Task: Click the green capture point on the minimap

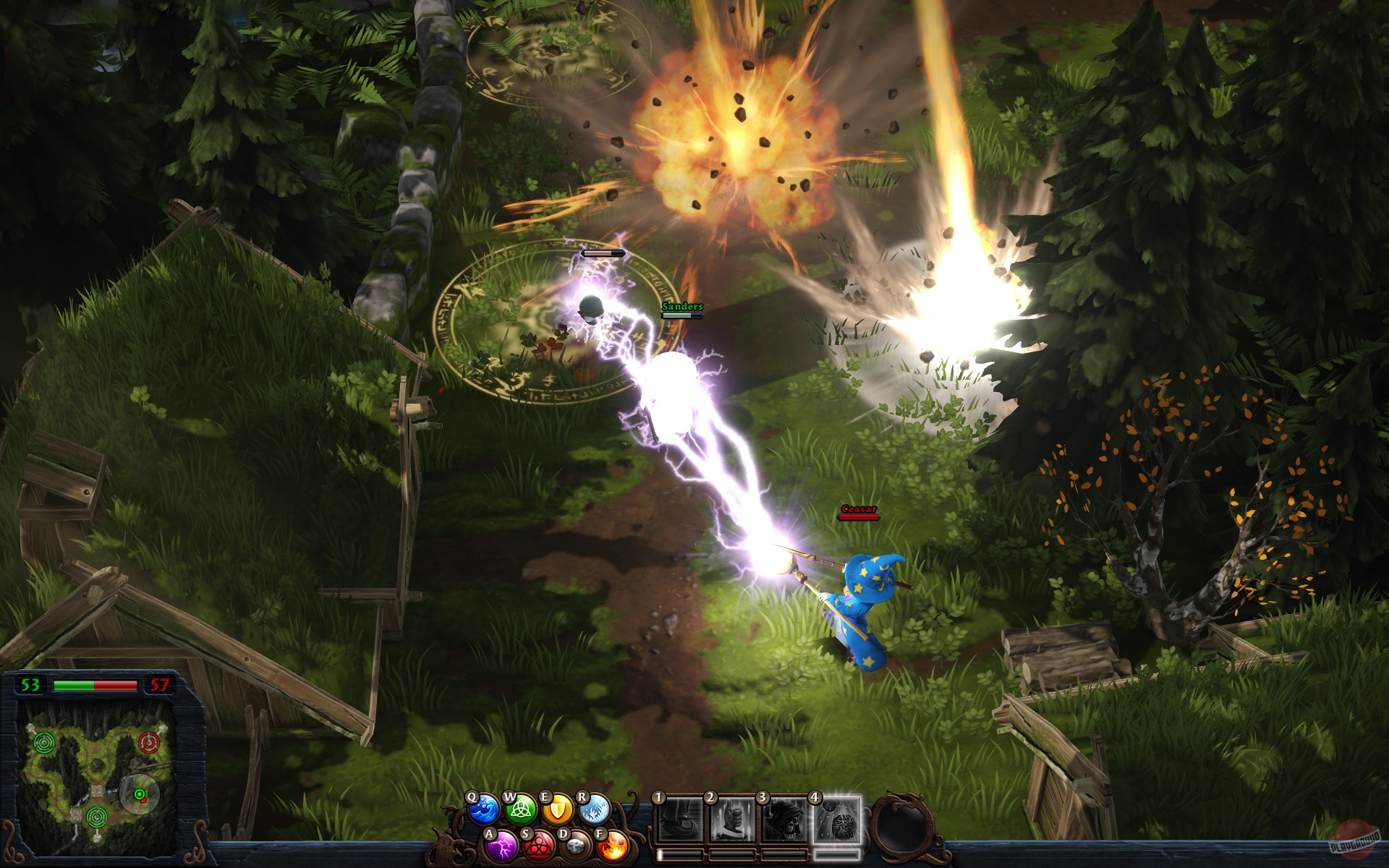Action: pyautogui.click(x=44, y=741)
